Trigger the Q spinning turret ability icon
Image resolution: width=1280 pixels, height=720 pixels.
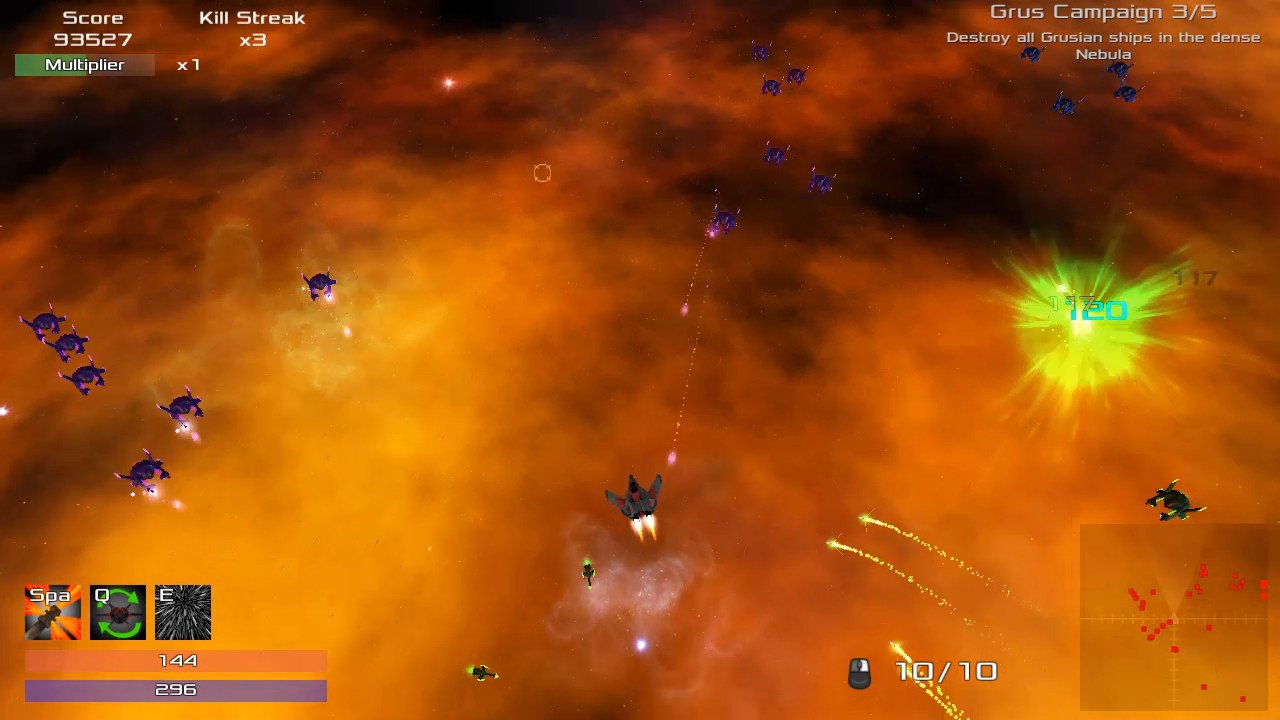117,611
